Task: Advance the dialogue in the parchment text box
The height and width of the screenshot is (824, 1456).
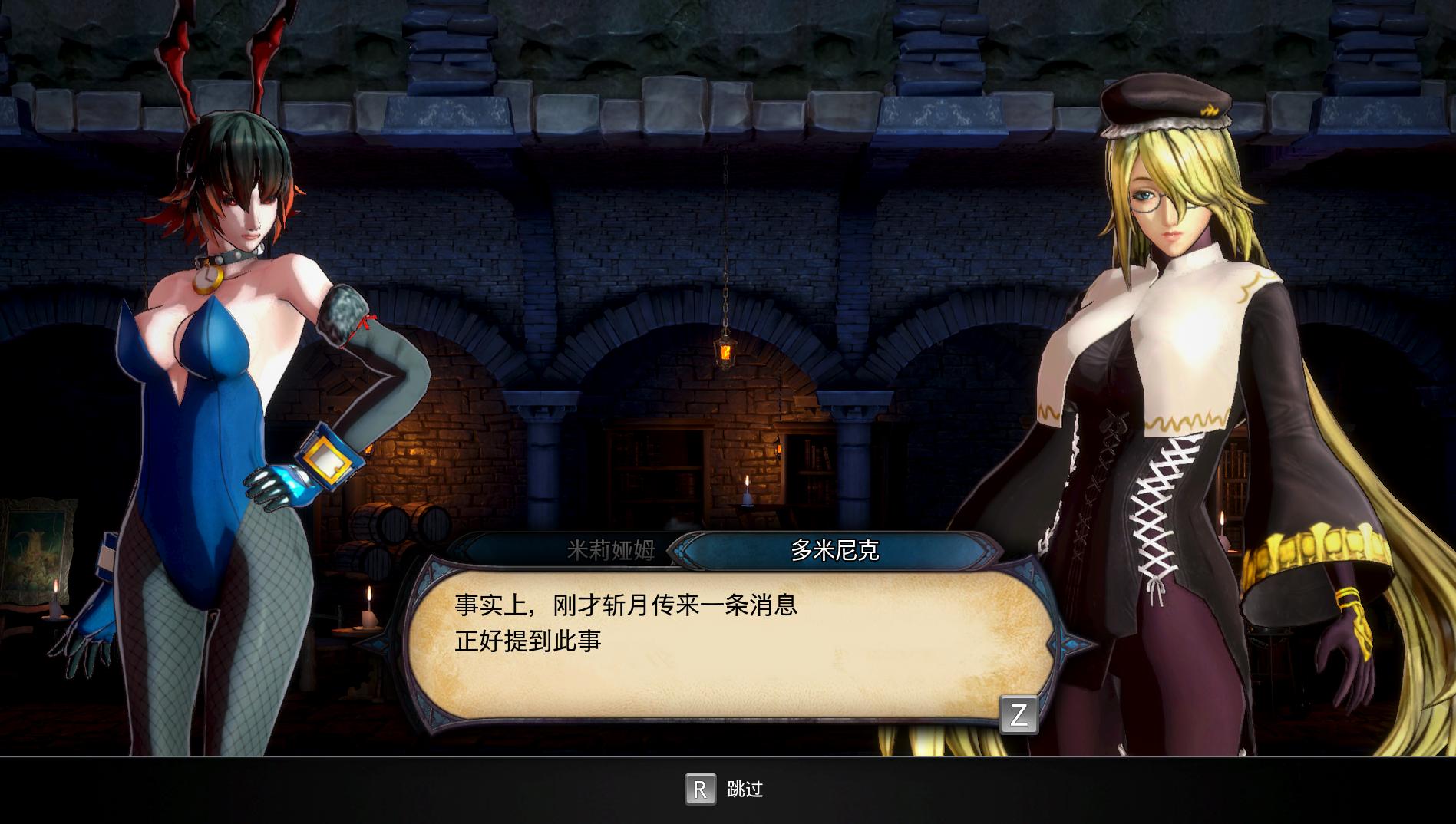Action: click(1019, 714)
